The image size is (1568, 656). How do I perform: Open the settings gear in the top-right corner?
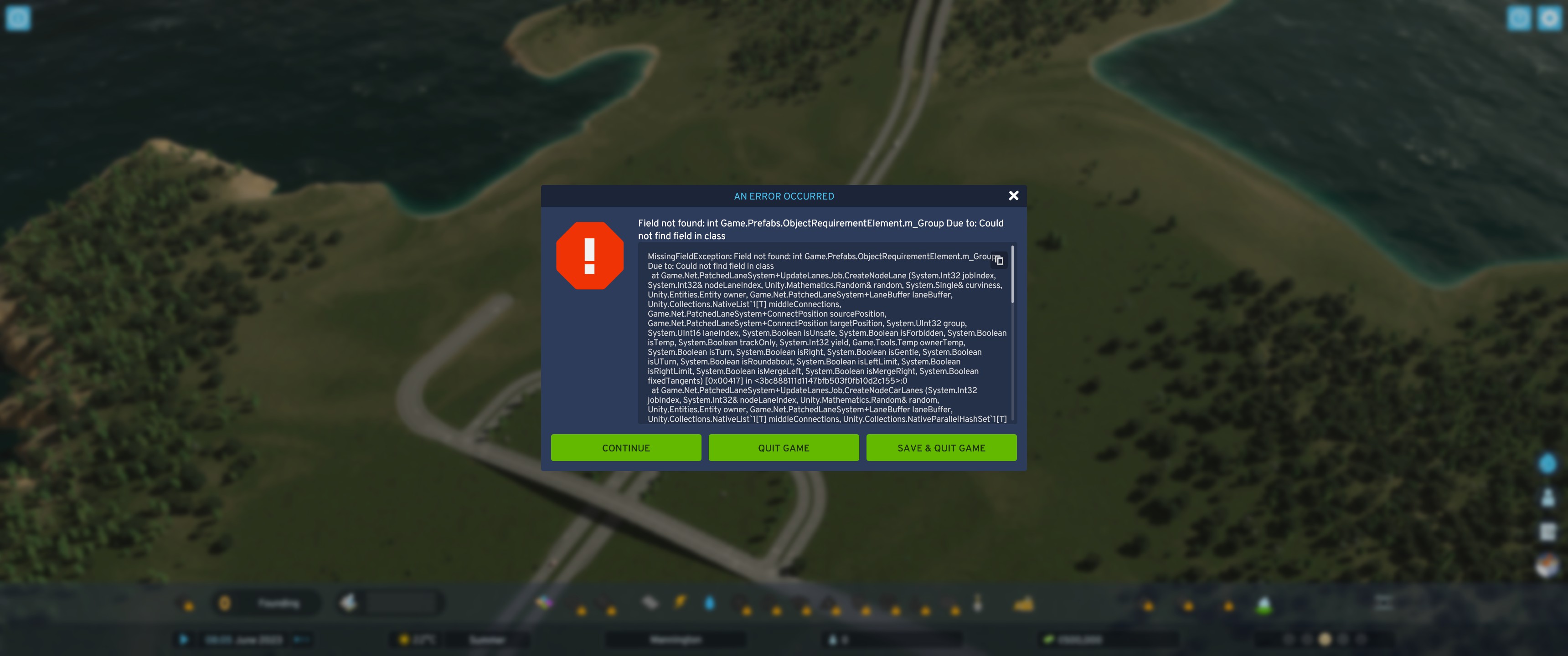1550,18
